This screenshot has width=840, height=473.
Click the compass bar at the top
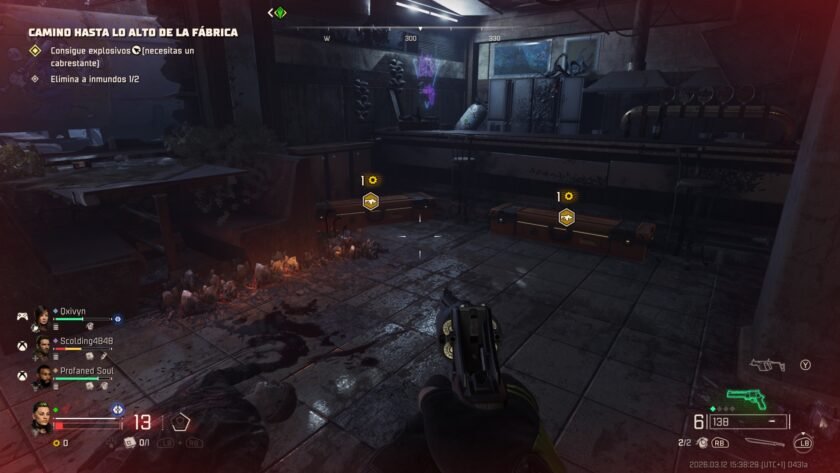[x=410, y=38]
